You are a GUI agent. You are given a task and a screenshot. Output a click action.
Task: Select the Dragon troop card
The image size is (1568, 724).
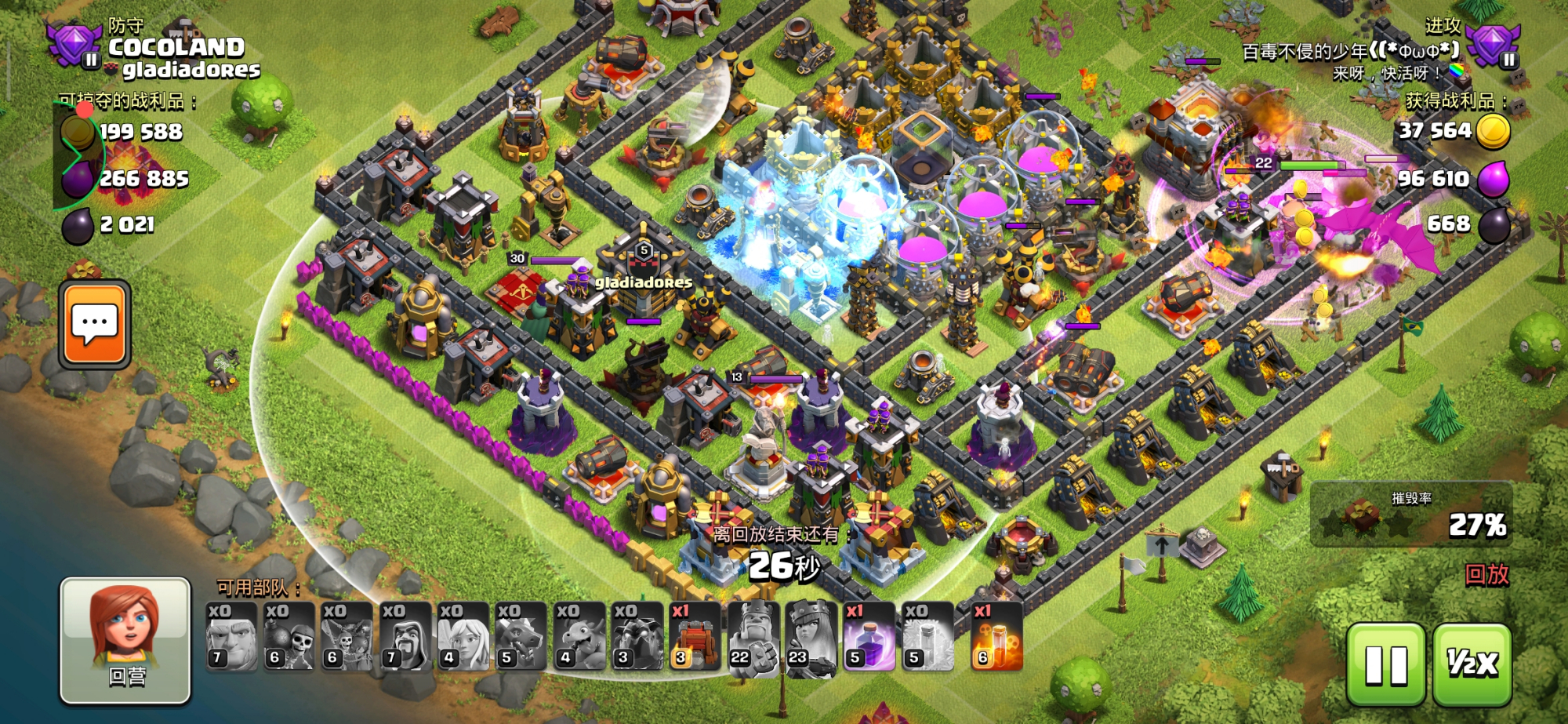521,636
